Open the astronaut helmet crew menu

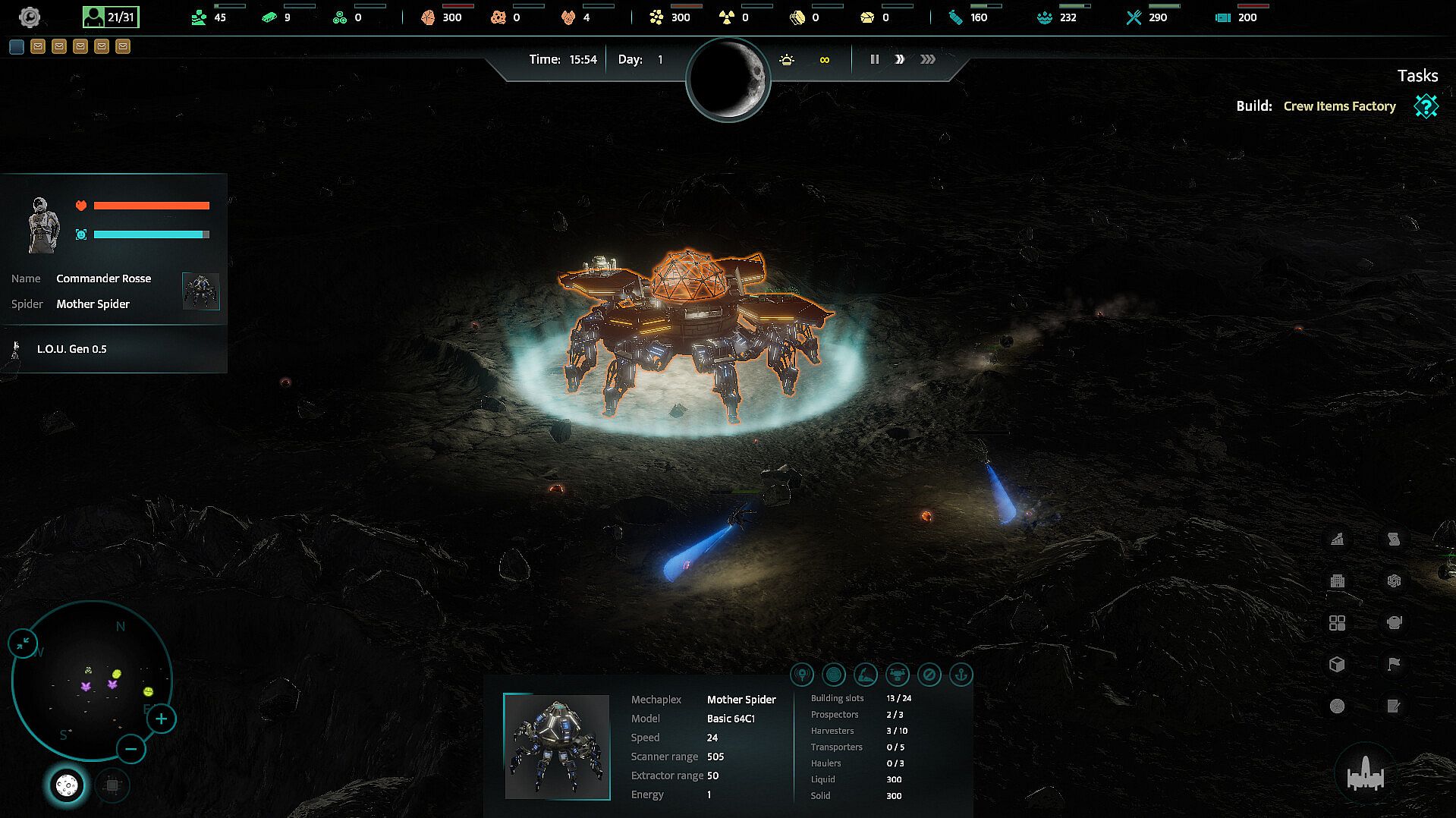point(1394,623)
